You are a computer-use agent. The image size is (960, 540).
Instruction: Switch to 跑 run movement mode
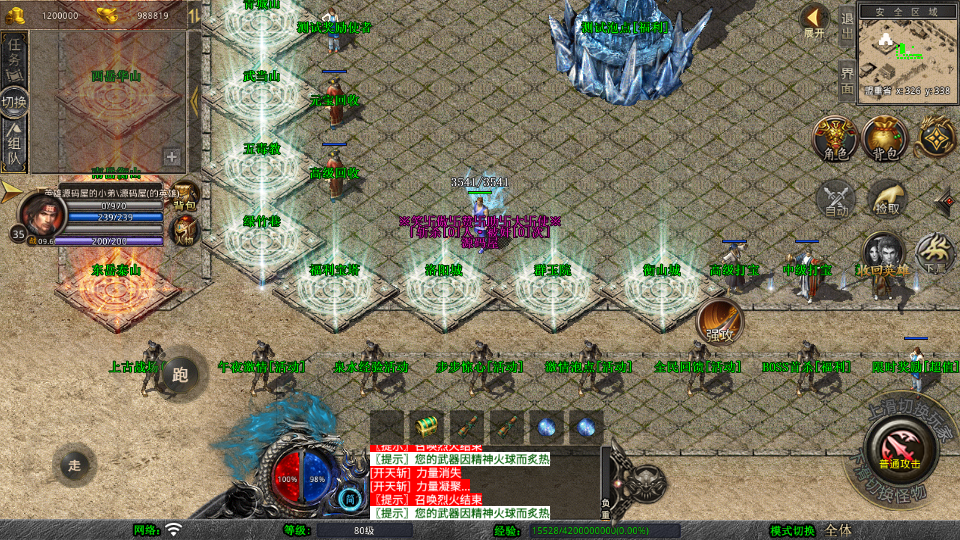pyautogui.click(x=181, y=375)
